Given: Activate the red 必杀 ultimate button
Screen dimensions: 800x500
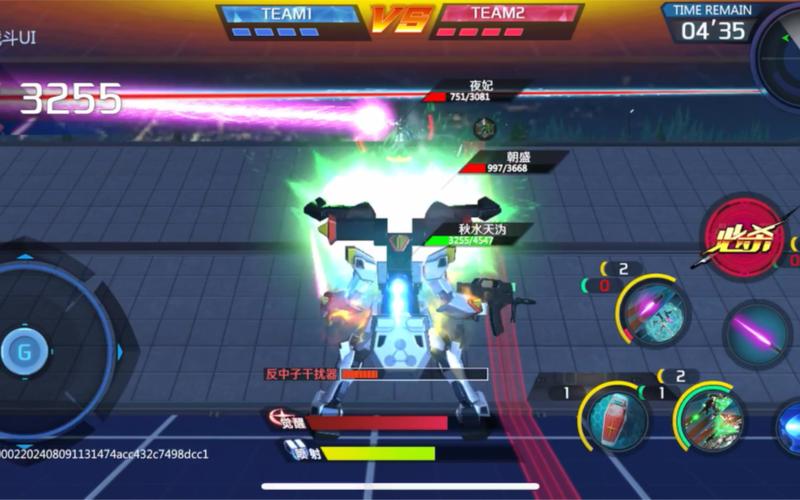Looking at the screenshot, I should click(742, 238).
